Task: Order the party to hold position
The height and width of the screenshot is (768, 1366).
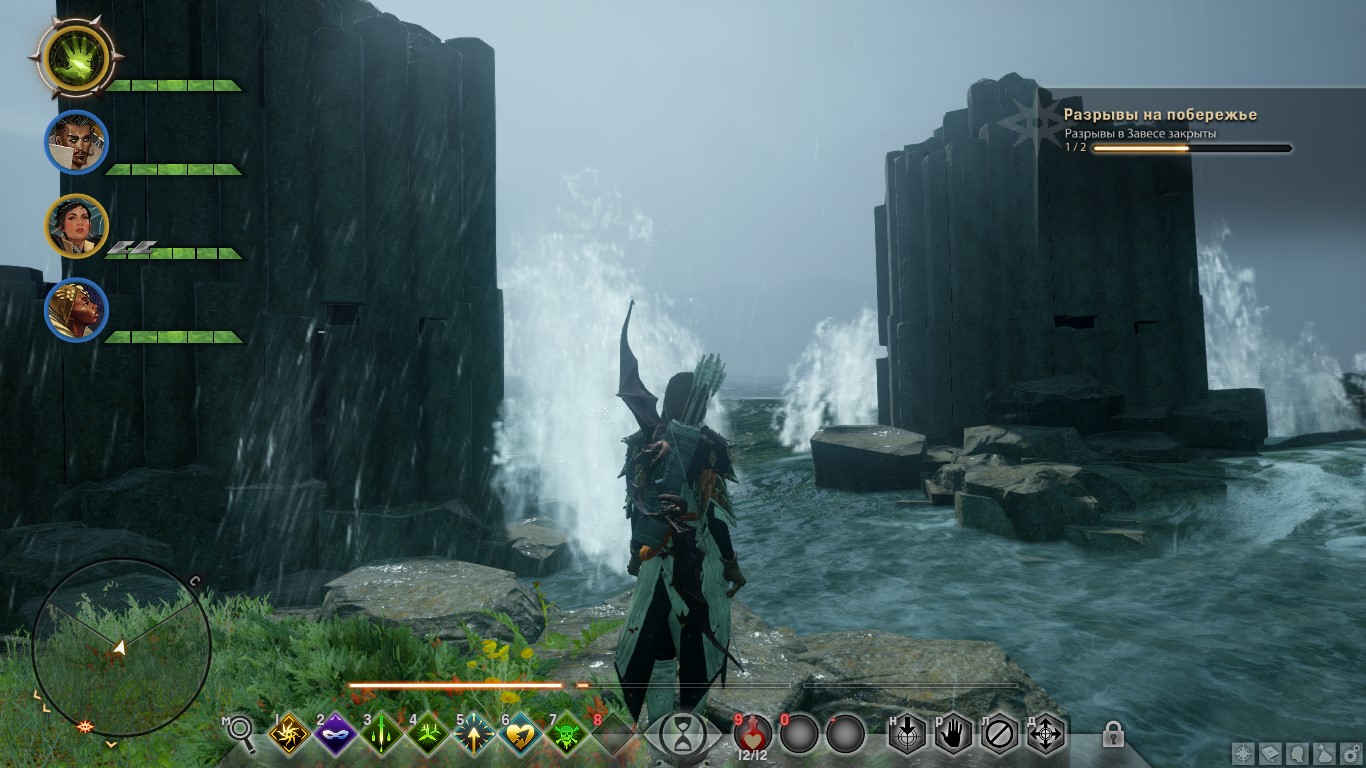Action: [x=952, y=734]
